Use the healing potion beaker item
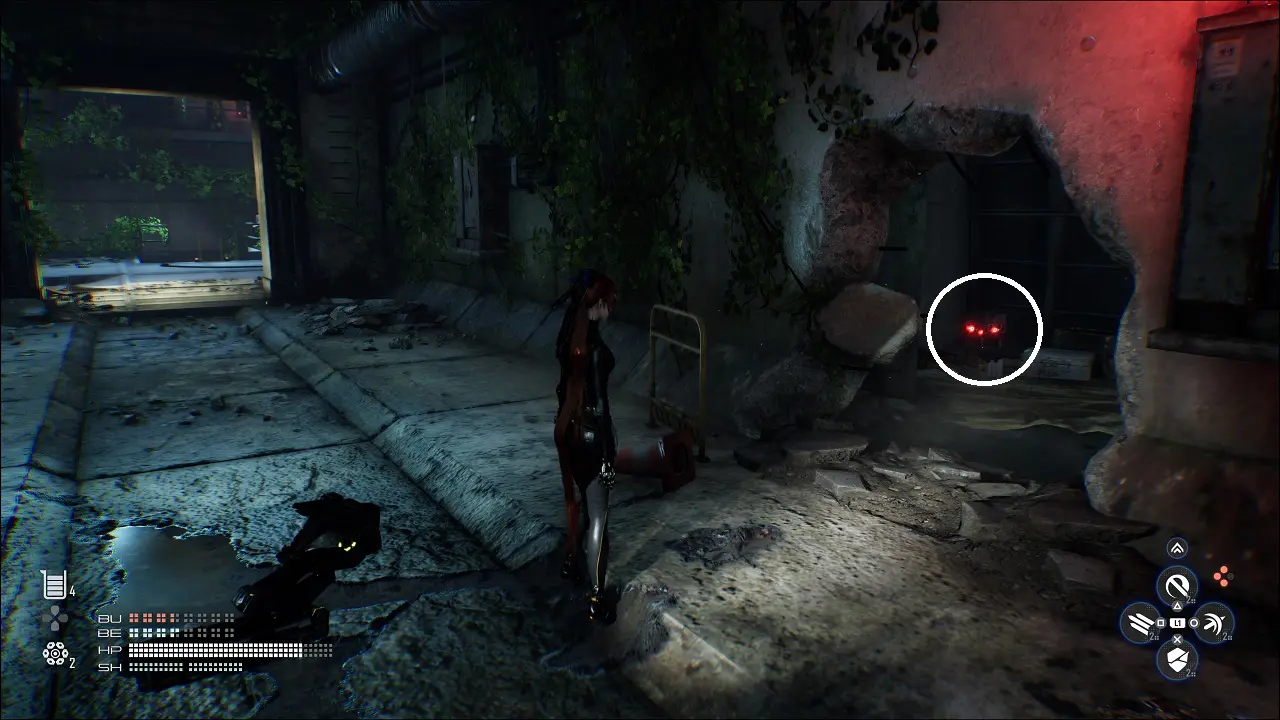The height and width of the screenshot is (720, 1280). 52,583
